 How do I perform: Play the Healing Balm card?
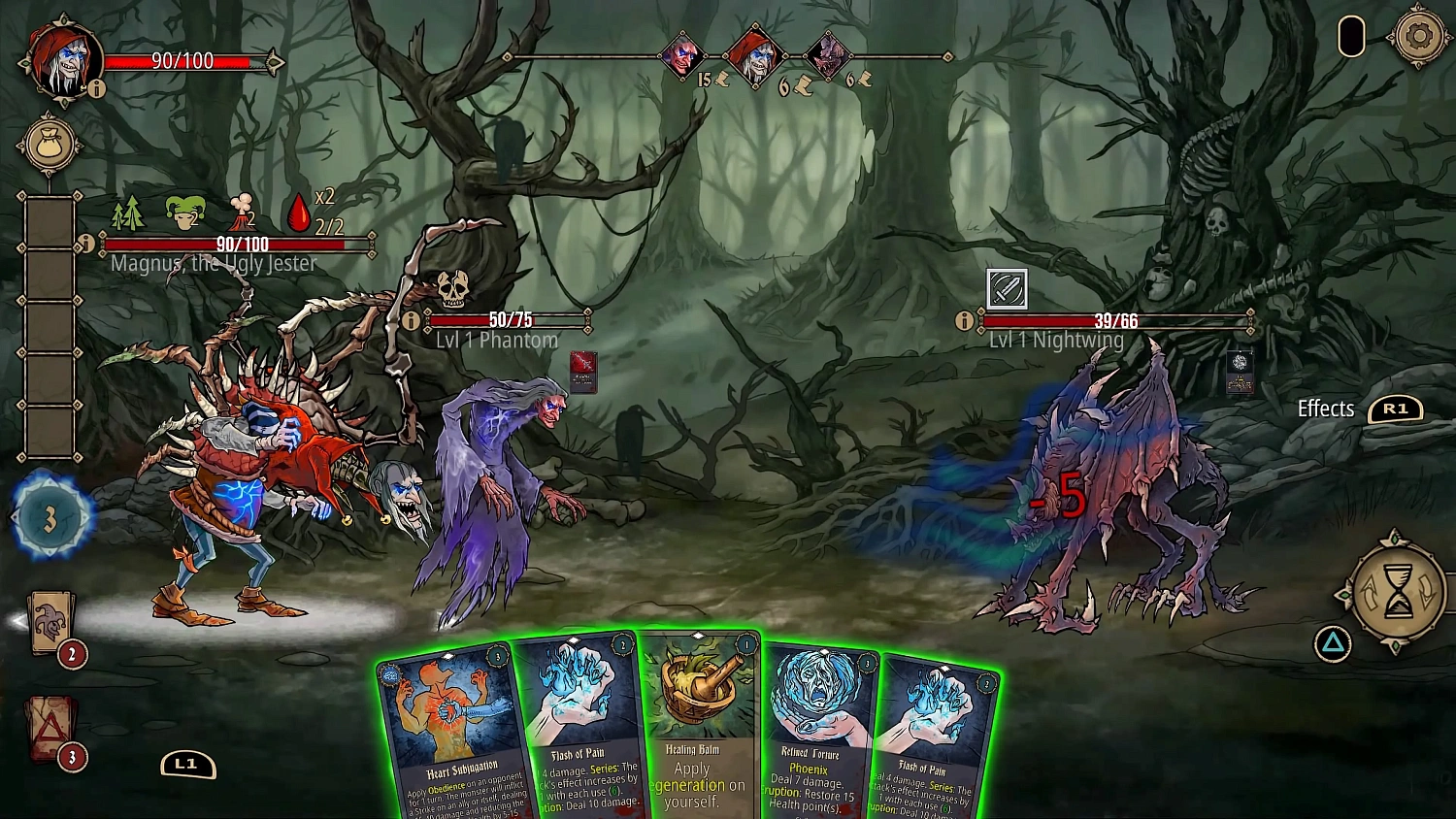coord(697,728)
